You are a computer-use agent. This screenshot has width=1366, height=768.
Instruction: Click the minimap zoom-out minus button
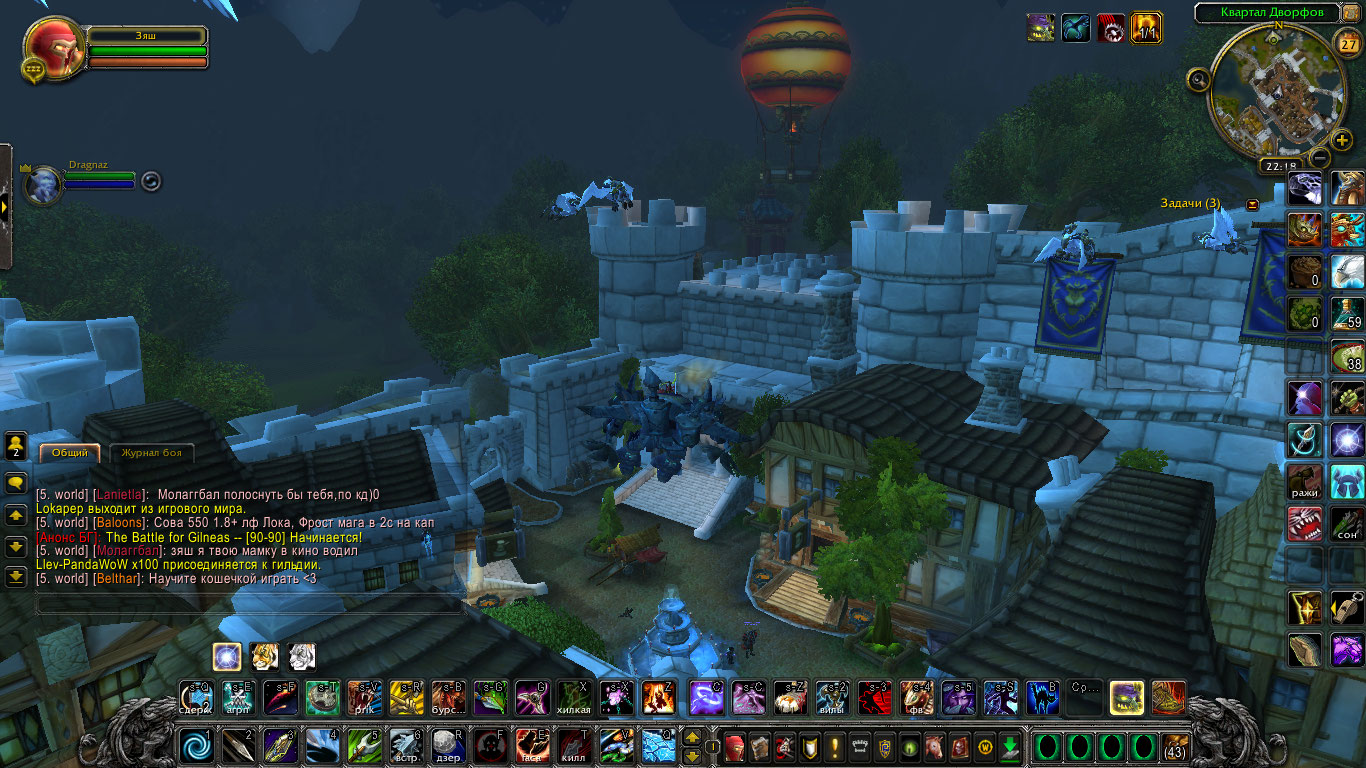[1320, 158]
